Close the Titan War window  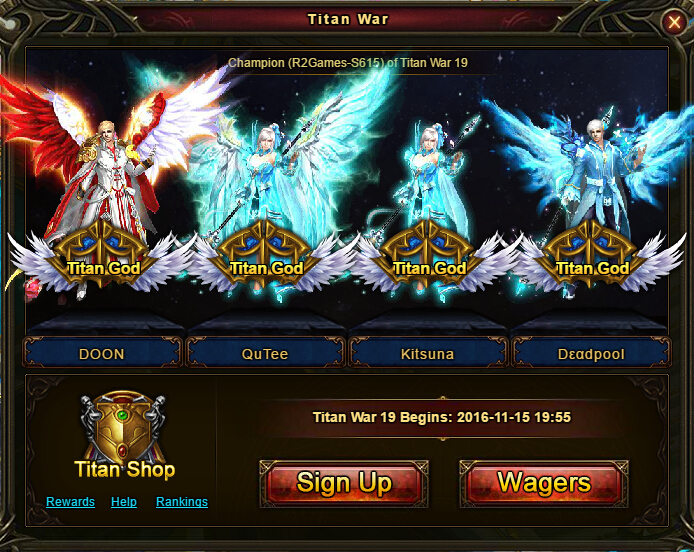pos(673,21)
